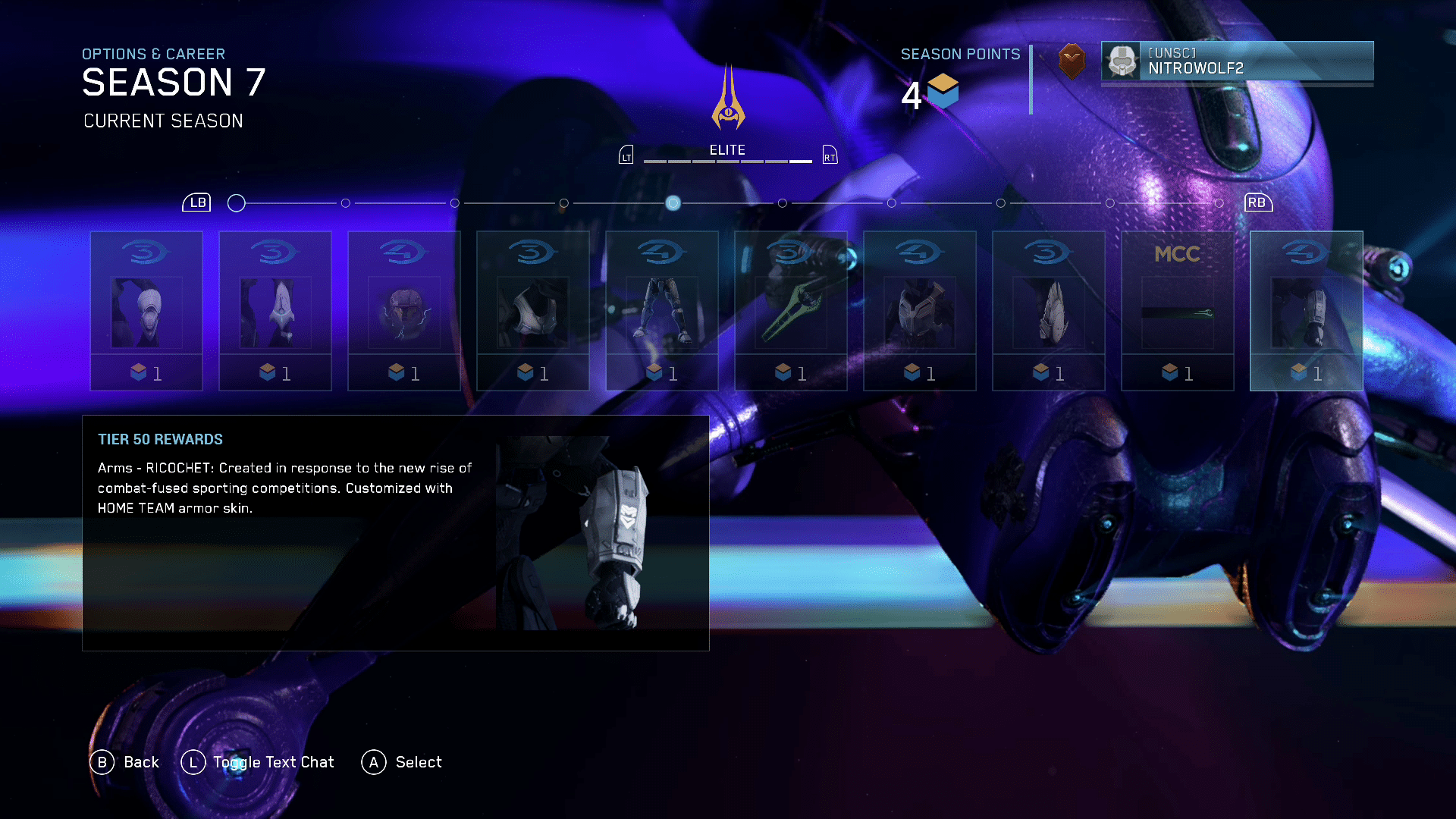Pick the Halo 4 grey chest armor tile
The height and width of the screenshot is (819, 1456).
coord(919,310)
